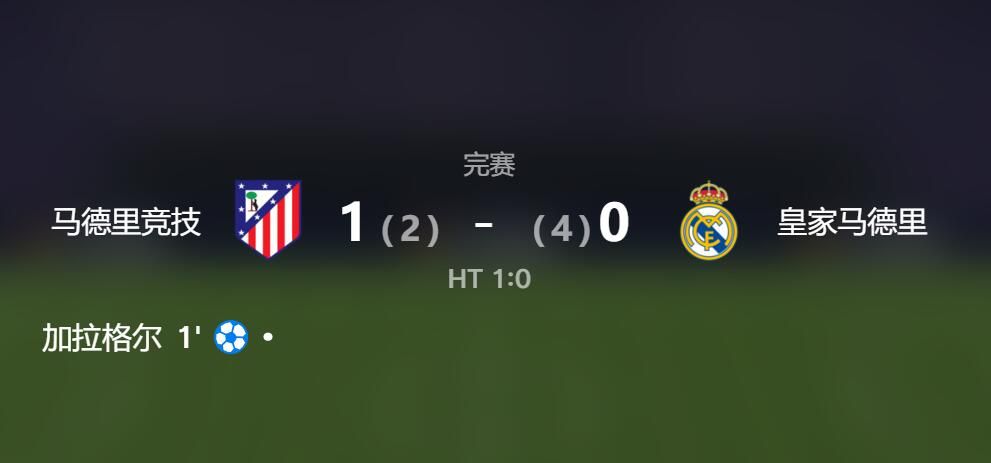
Task: Select the 马德里竞技 team name
Action: click(x=126, y=222)
